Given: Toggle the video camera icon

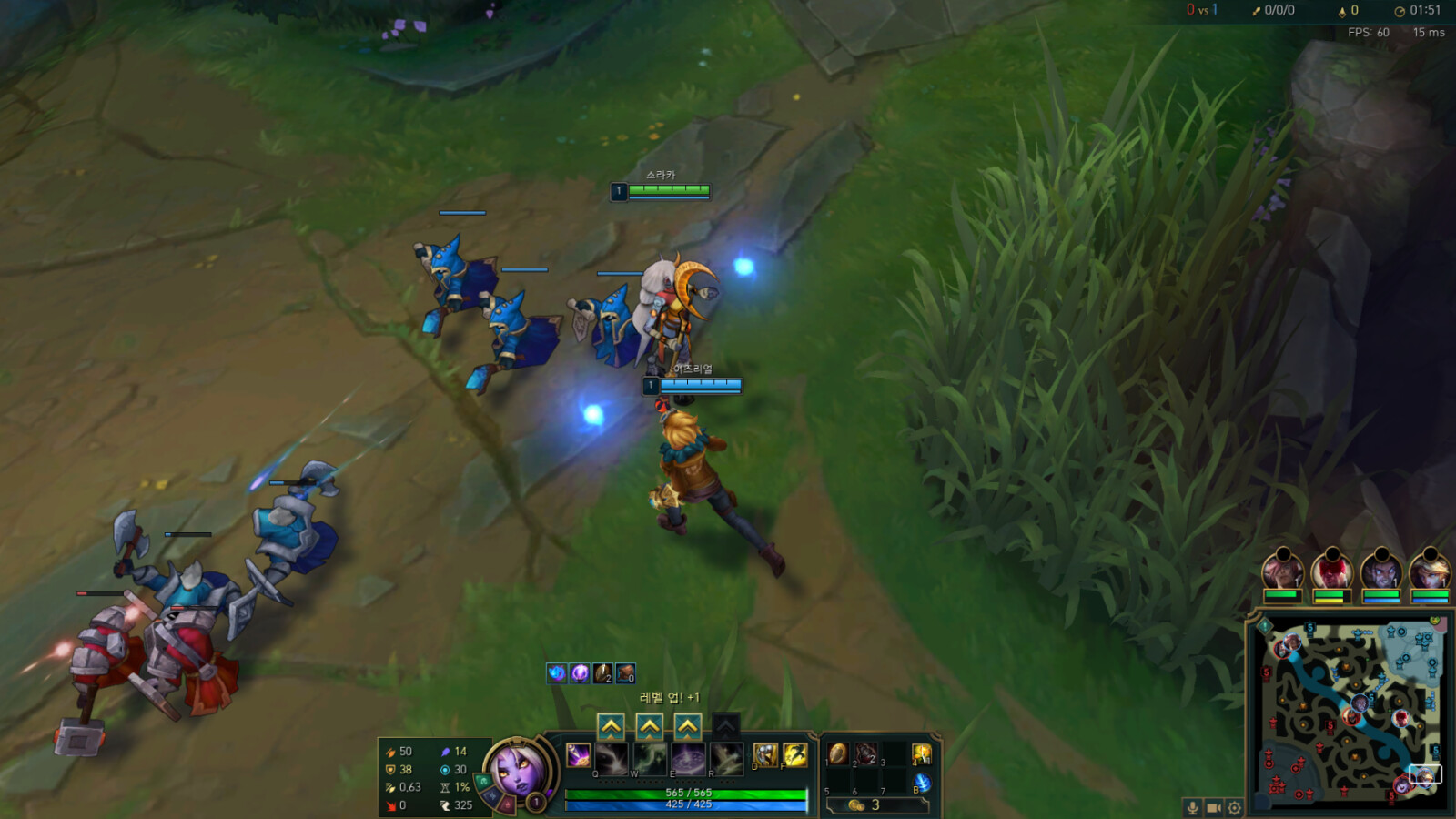Looking at the screenshot, I should [1213, 806].
